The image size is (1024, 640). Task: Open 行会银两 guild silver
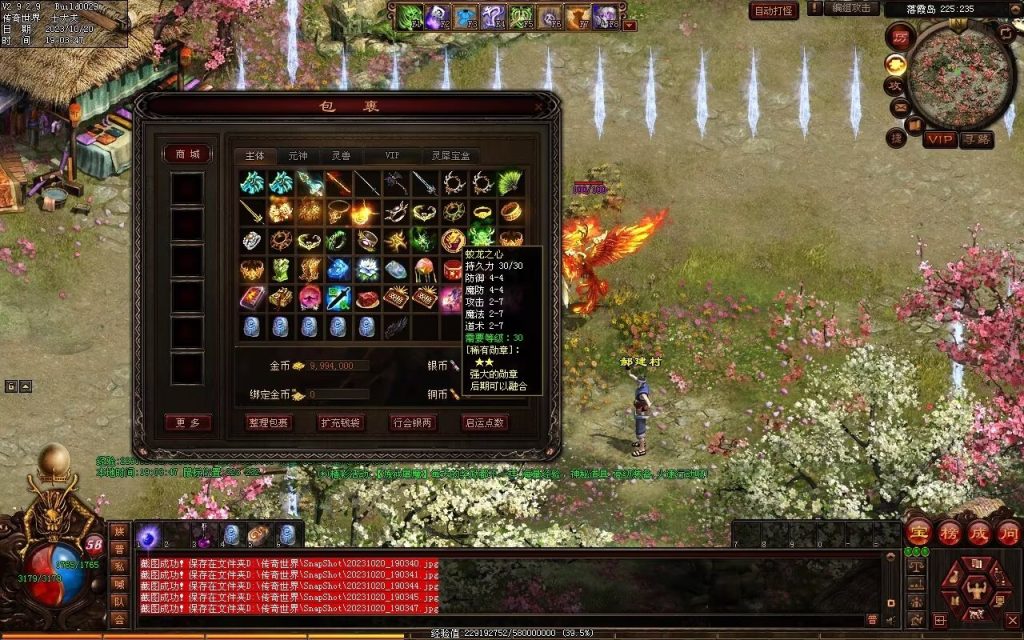coord(413,423)
